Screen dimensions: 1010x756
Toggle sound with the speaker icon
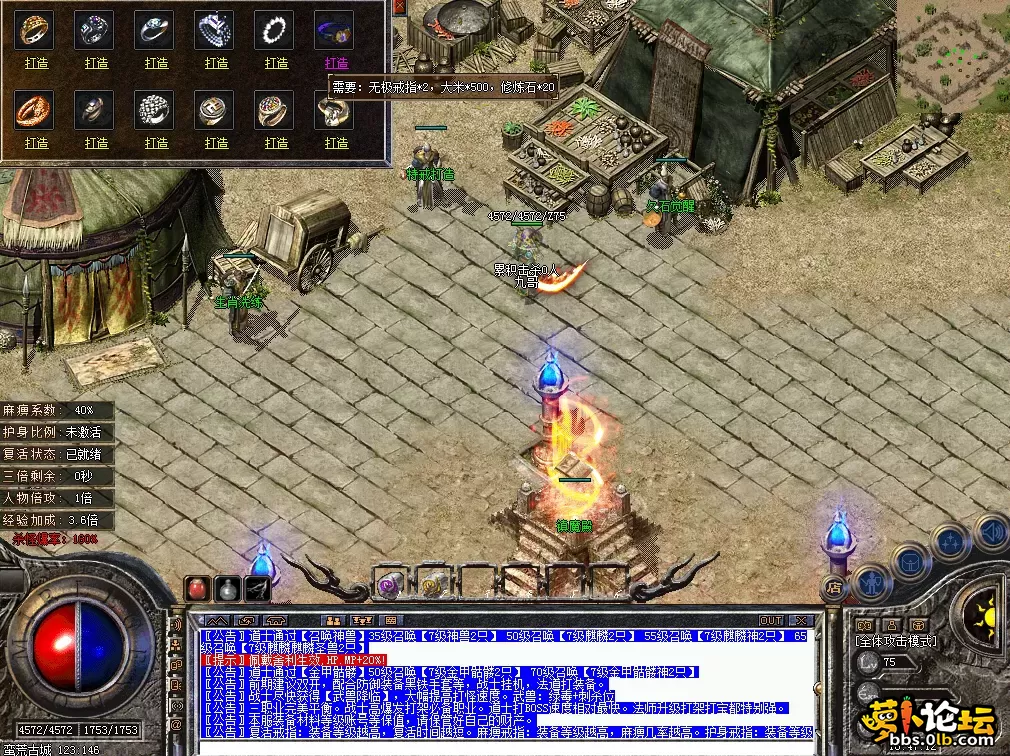point(988,530)
